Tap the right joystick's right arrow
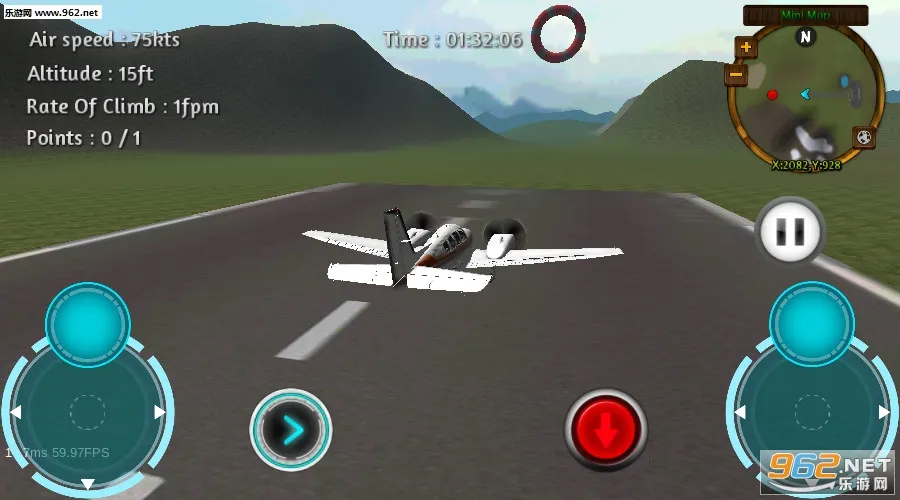 click(x=884, y=412)
